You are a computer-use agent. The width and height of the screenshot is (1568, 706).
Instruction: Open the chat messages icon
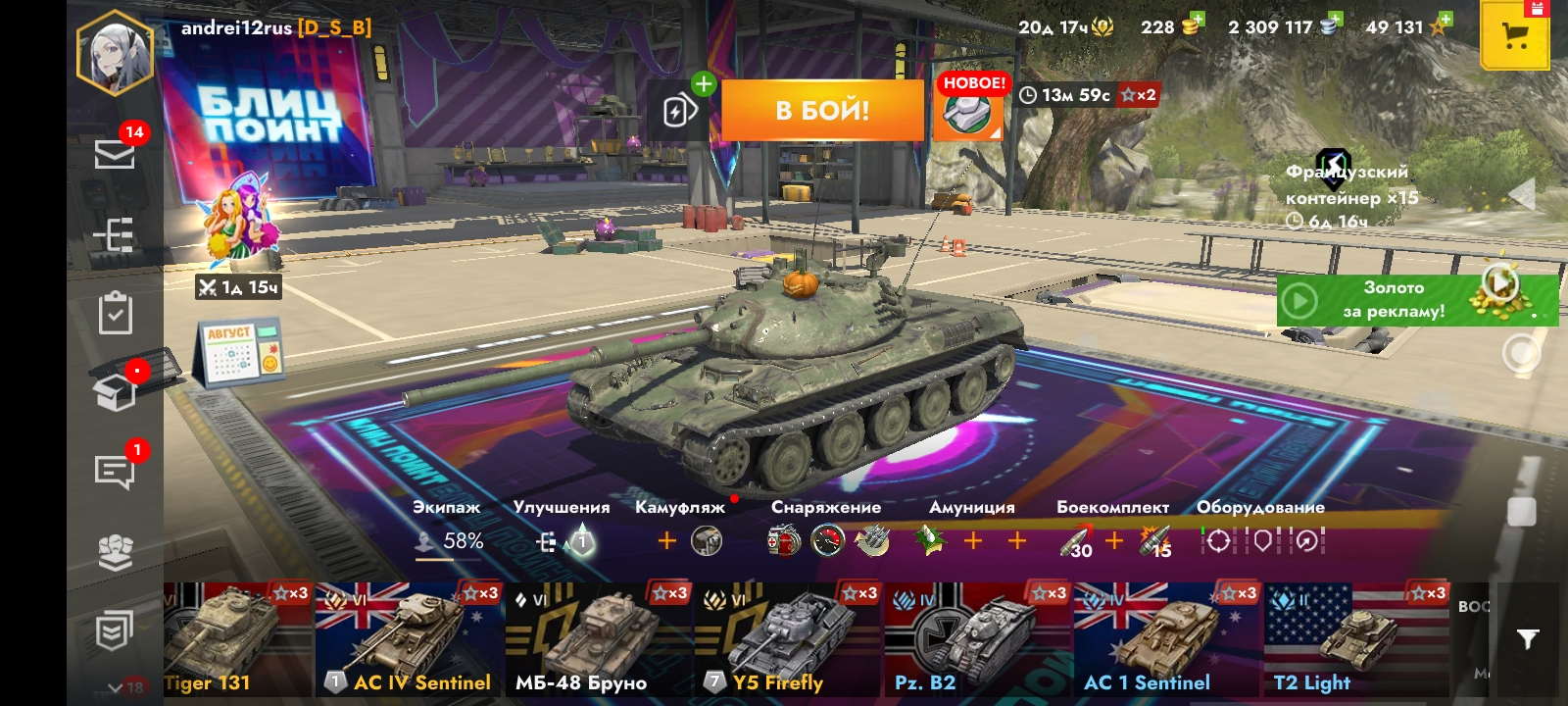coord(115,472)
